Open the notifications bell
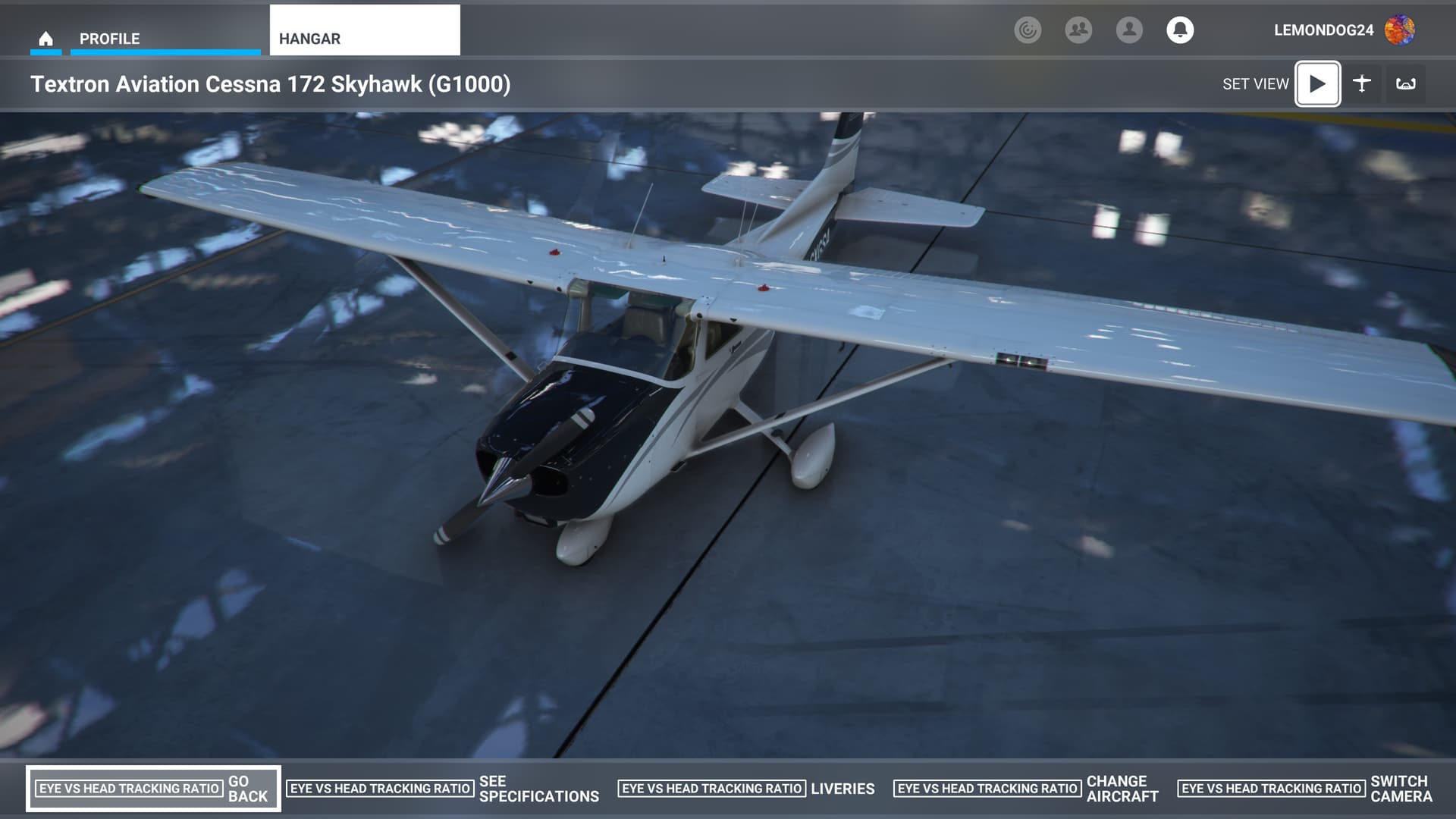Viewport: 1456px width, 819px height. 1179,30
